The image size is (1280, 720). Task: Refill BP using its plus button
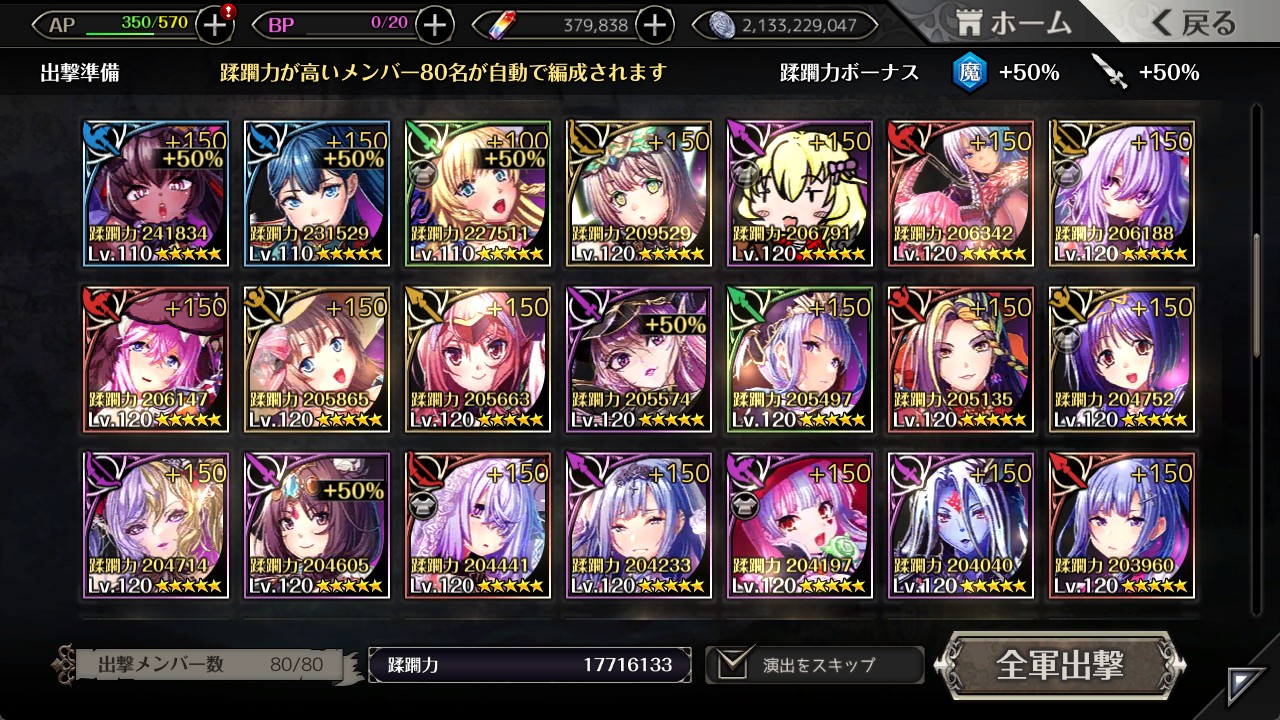(434, 25)
